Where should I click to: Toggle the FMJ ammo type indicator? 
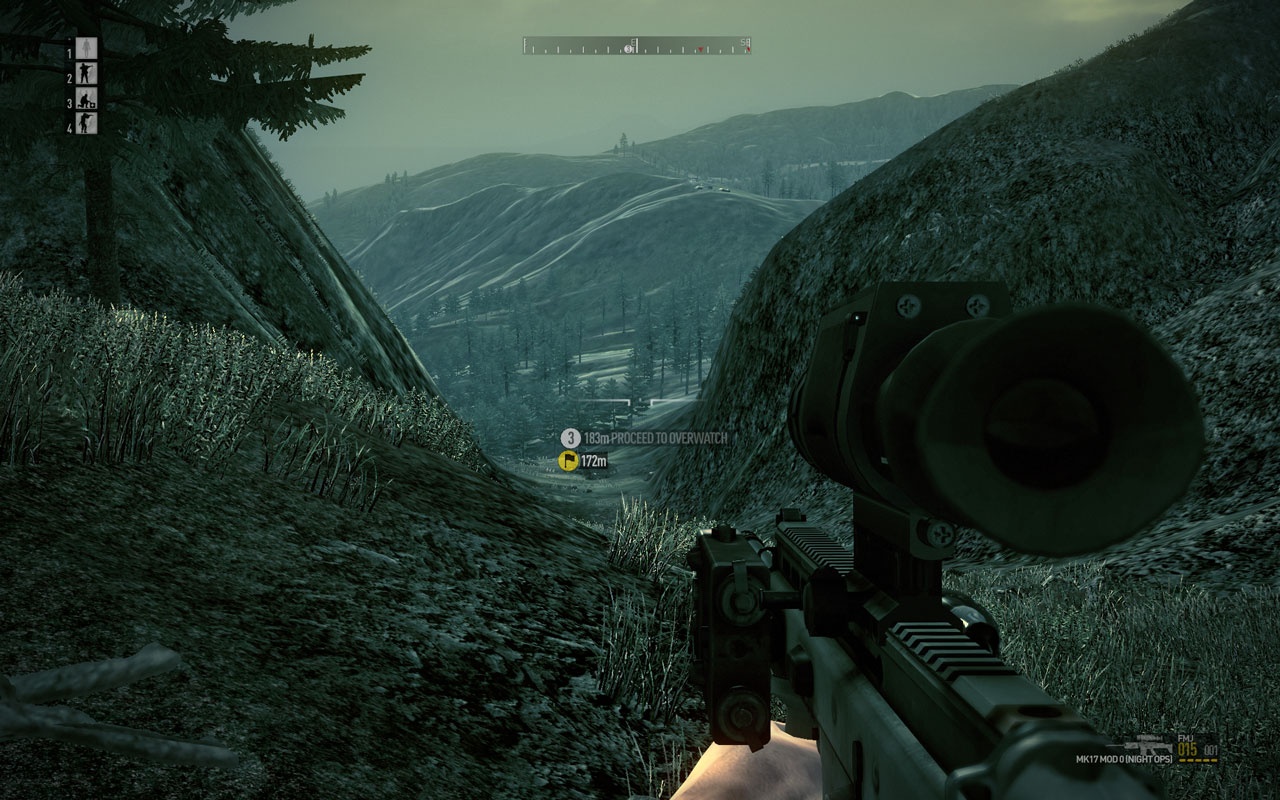tap(1185, 738)
